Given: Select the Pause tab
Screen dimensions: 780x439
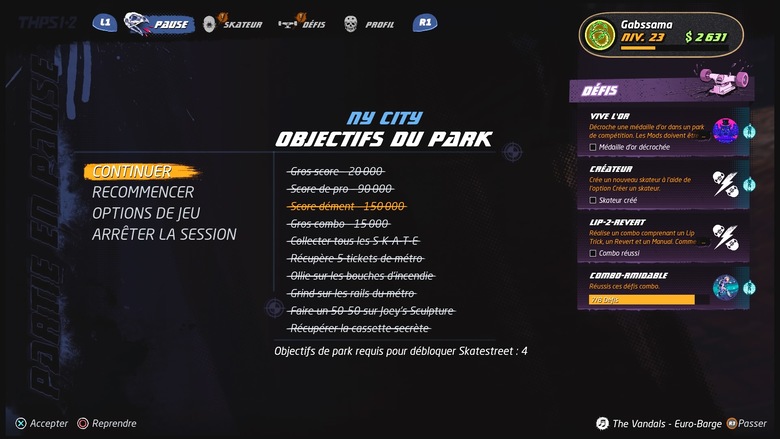Looking at the screenshot, I should (x=159, y=23).
